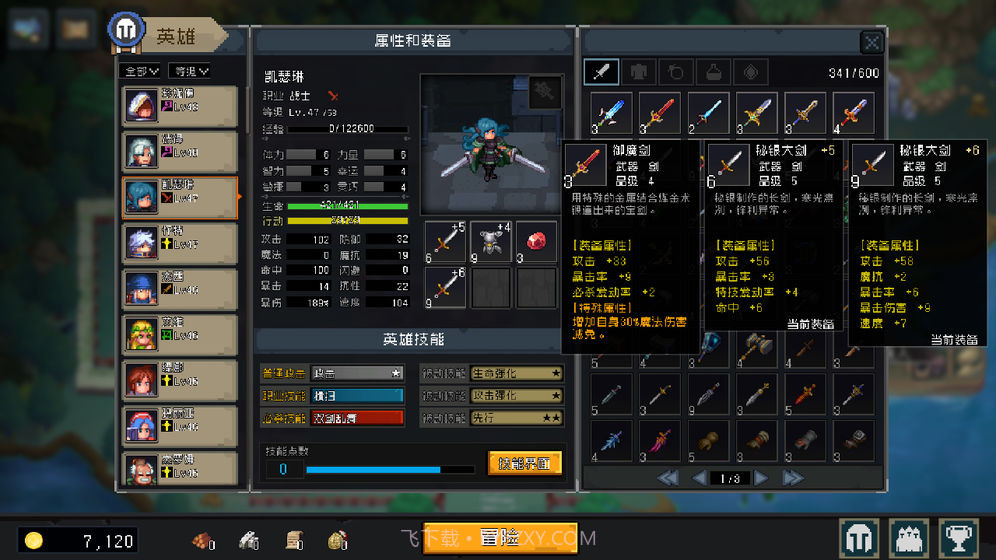
Task: Select the equipped +4 armor slot
Action: 490,241
